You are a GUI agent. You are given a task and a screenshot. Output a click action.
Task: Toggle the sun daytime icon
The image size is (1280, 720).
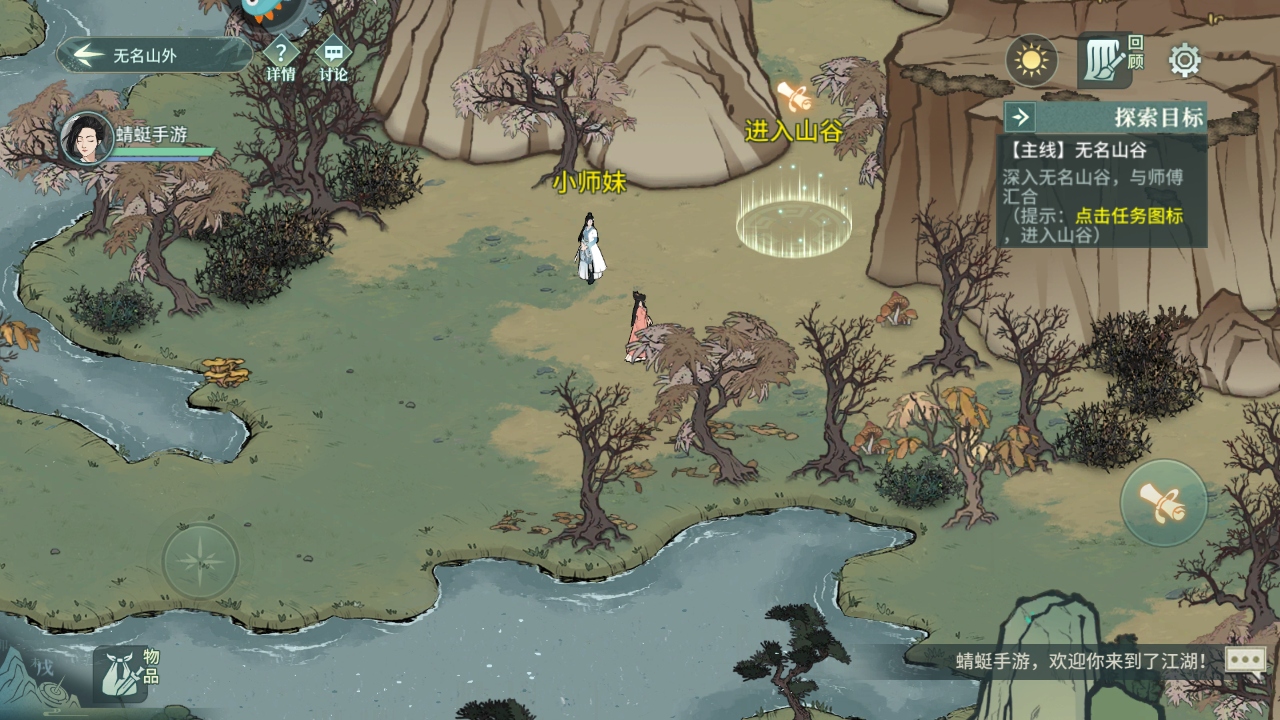1031,60
